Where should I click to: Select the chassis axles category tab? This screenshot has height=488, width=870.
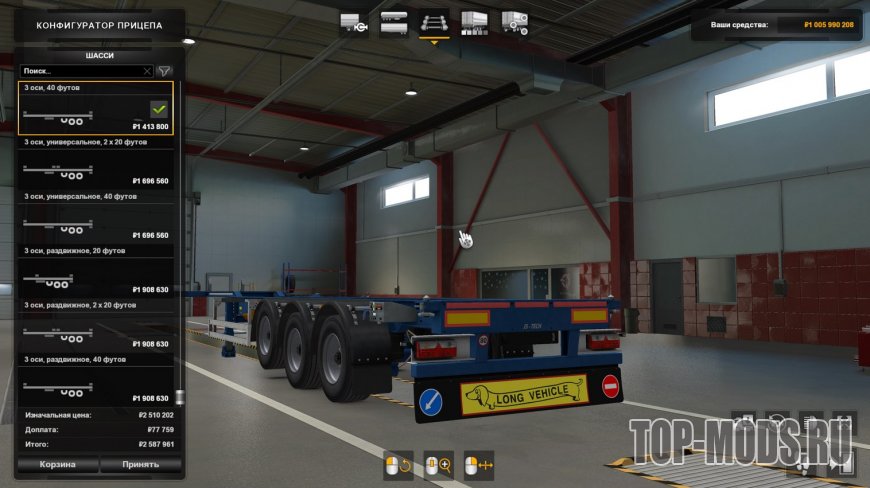(434, 20)
